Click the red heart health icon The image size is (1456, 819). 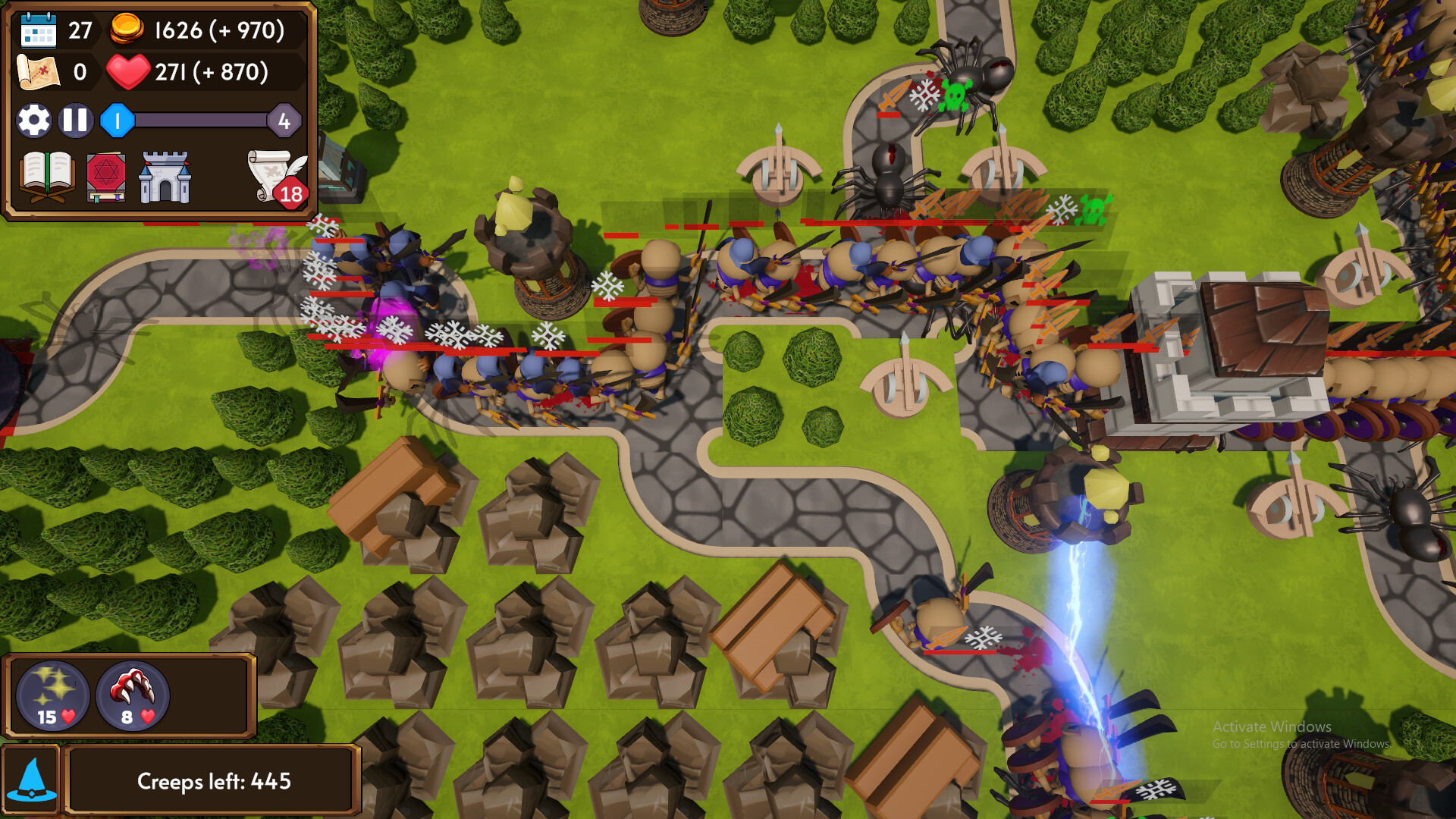130,73
